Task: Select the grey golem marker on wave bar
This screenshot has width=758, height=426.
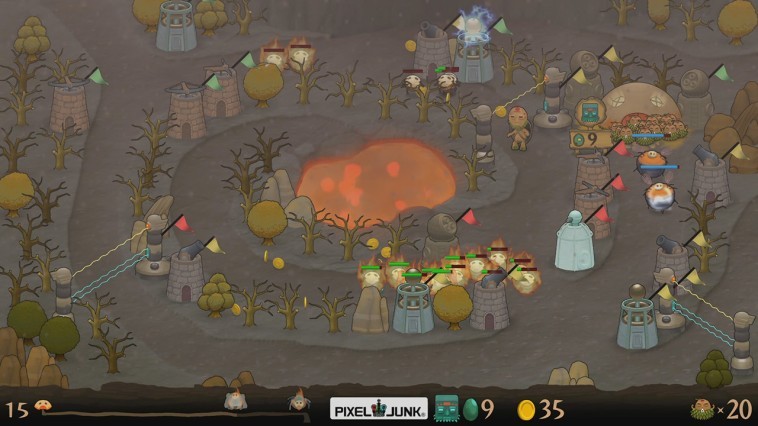Action: (235, 400)
